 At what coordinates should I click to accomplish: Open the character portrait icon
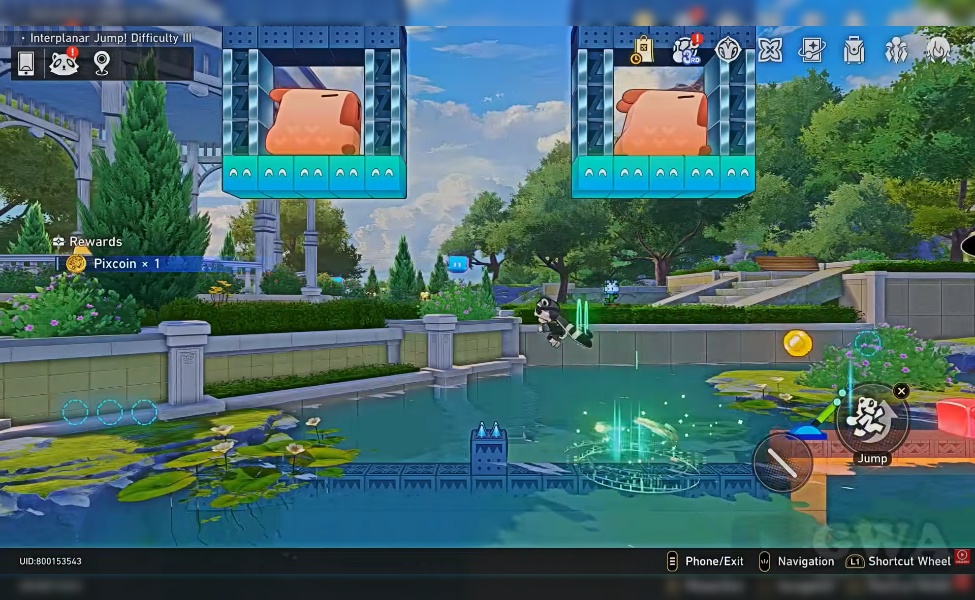tap(938, 50)
